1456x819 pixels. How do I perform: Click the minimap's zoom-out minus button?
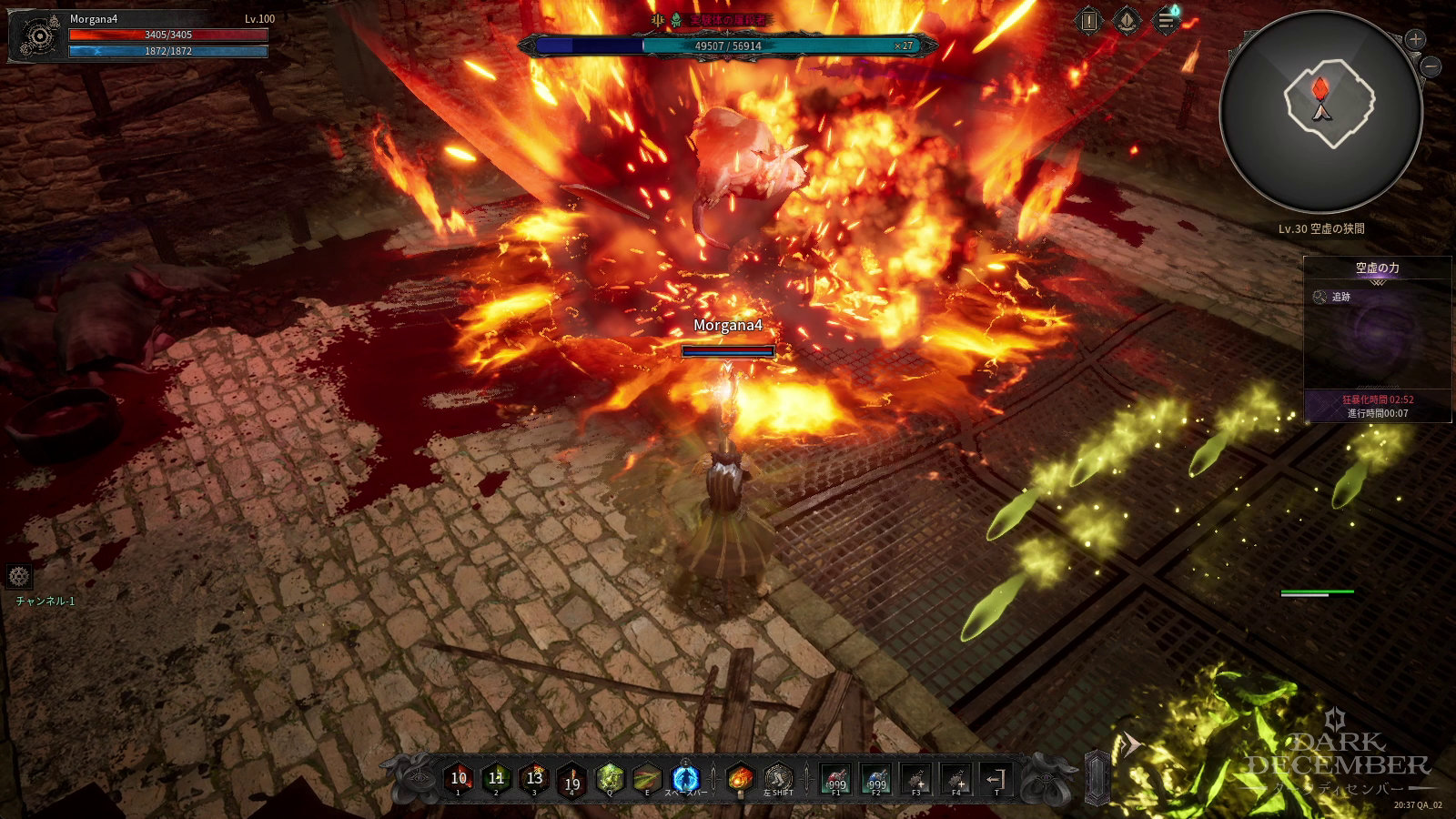pyautogui.click(x=1431, y=66)
